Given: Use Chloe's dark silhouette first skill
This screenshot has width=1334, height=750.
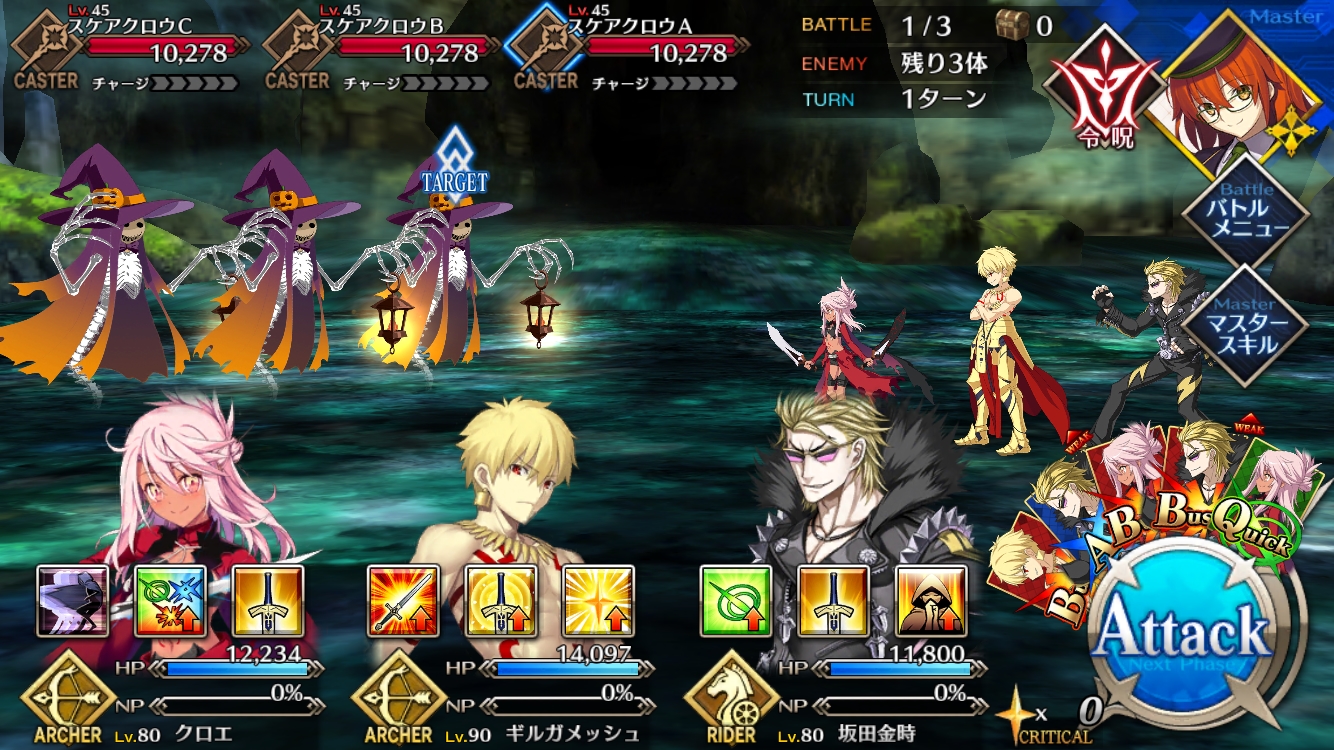Looking at the screenshot, I should 73,601.
